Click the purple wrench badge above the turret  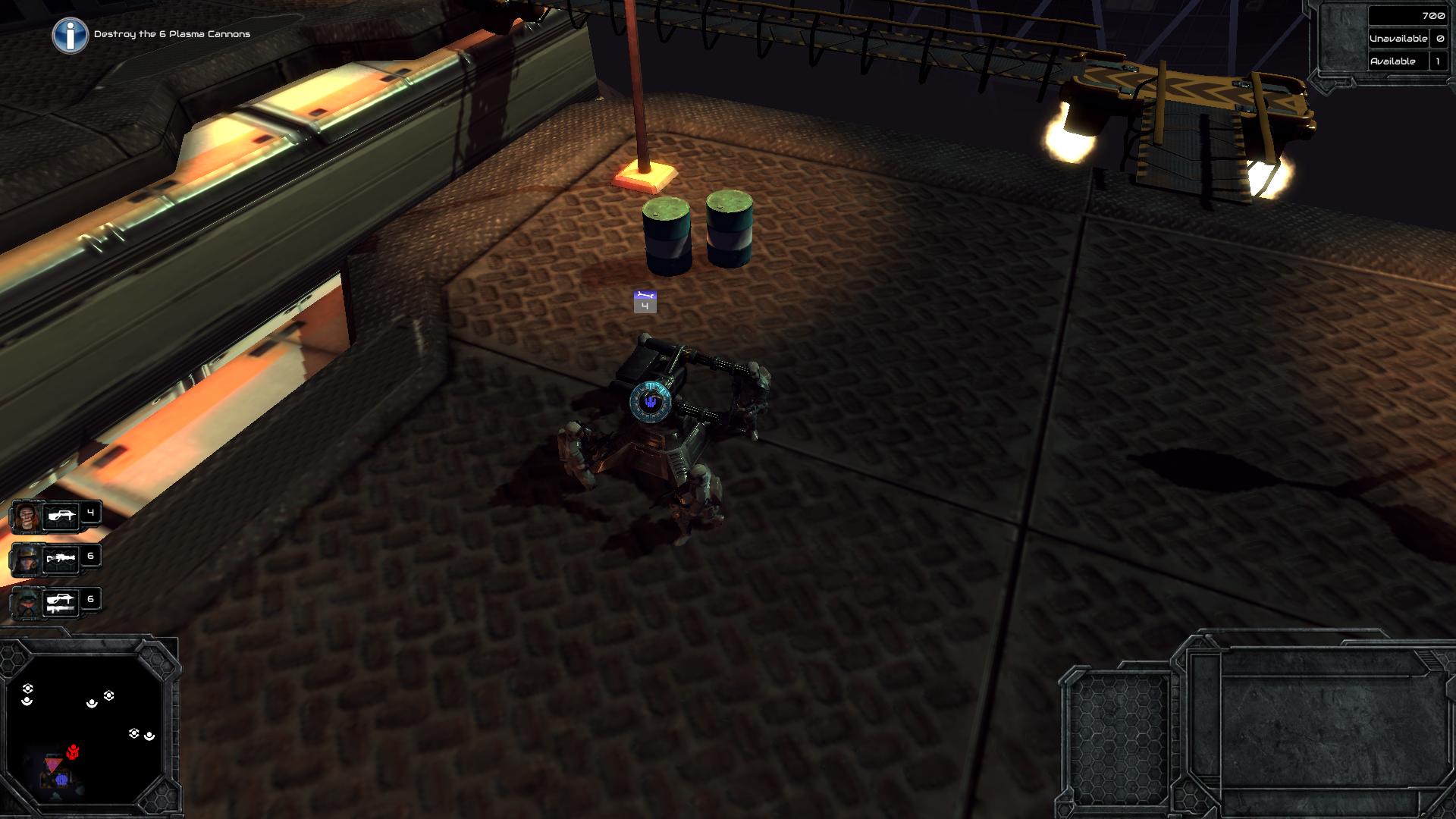coord(645,301)
